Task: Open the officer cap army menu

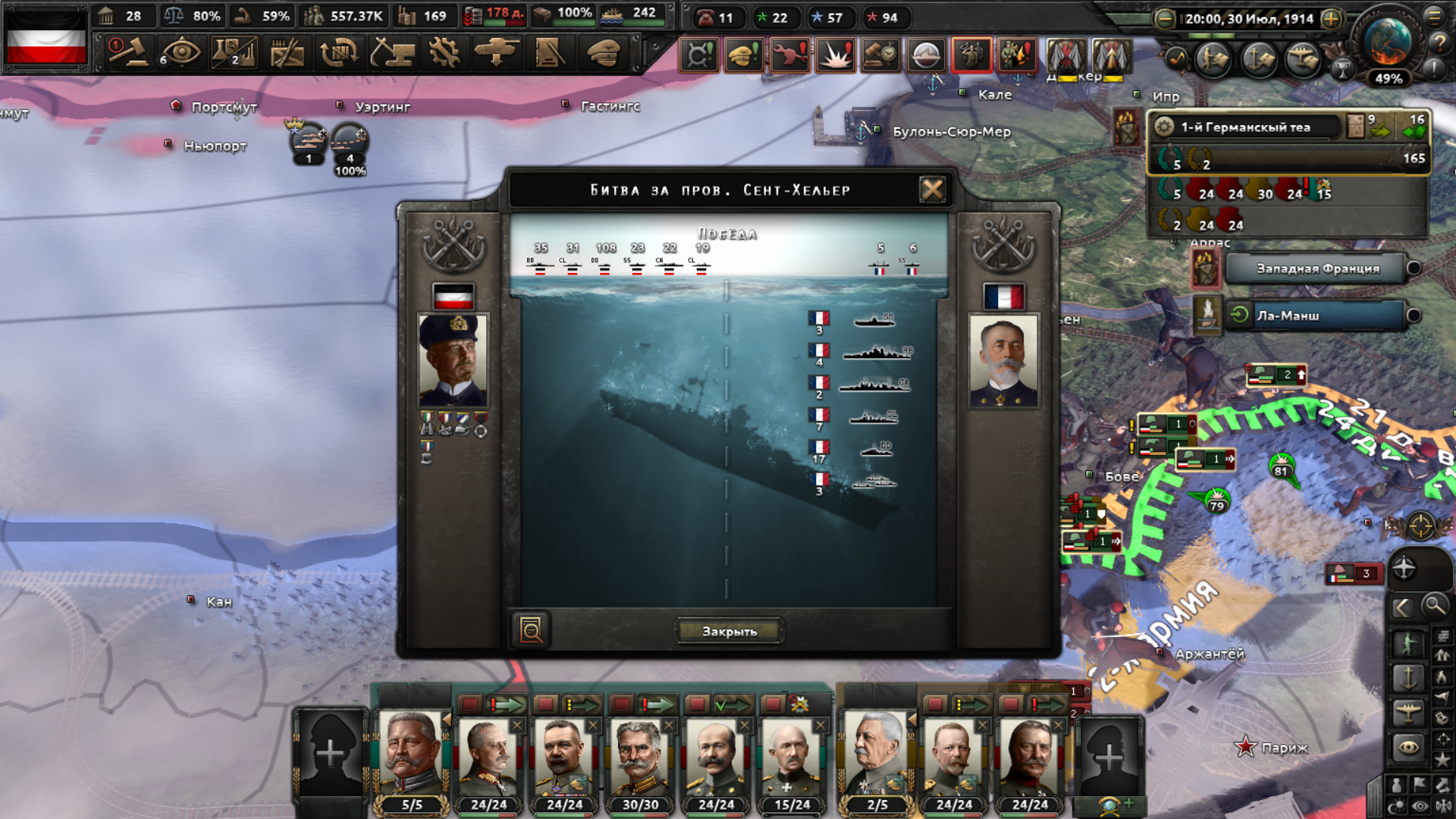Action: point(604,53)
